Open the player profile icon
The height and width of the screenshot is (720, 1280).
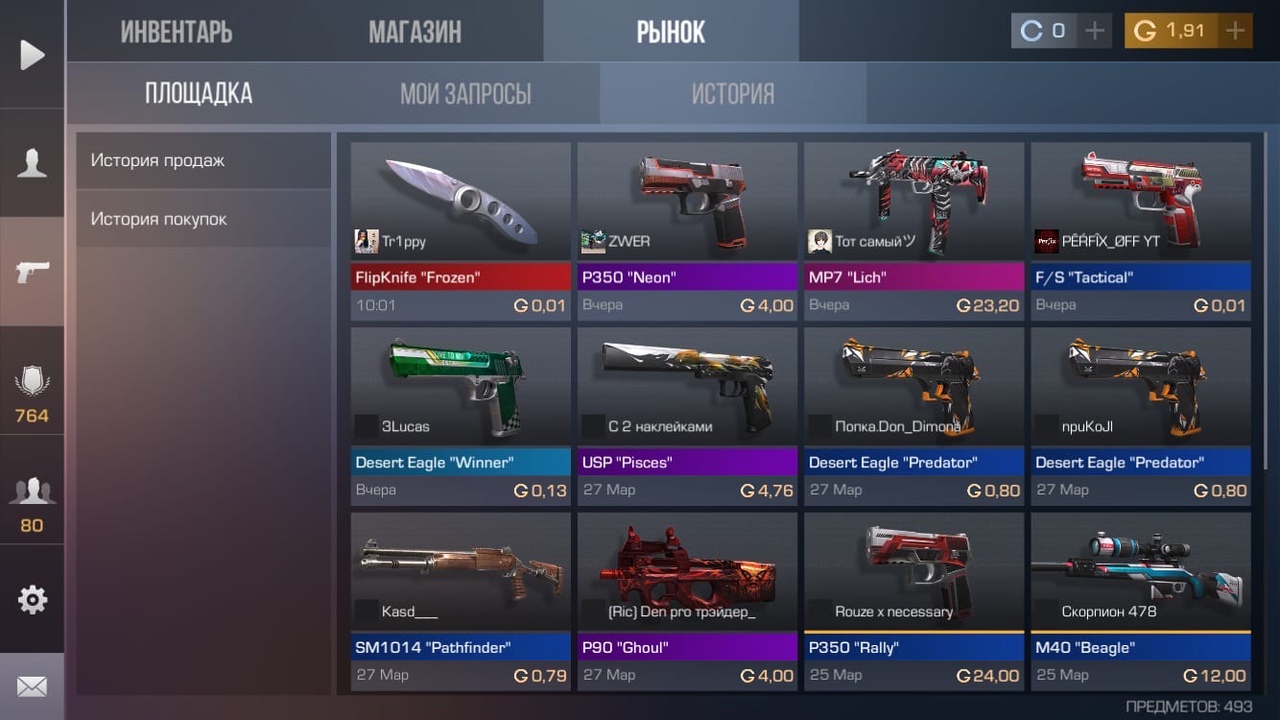pyautogui.click(x=32, y=163)
